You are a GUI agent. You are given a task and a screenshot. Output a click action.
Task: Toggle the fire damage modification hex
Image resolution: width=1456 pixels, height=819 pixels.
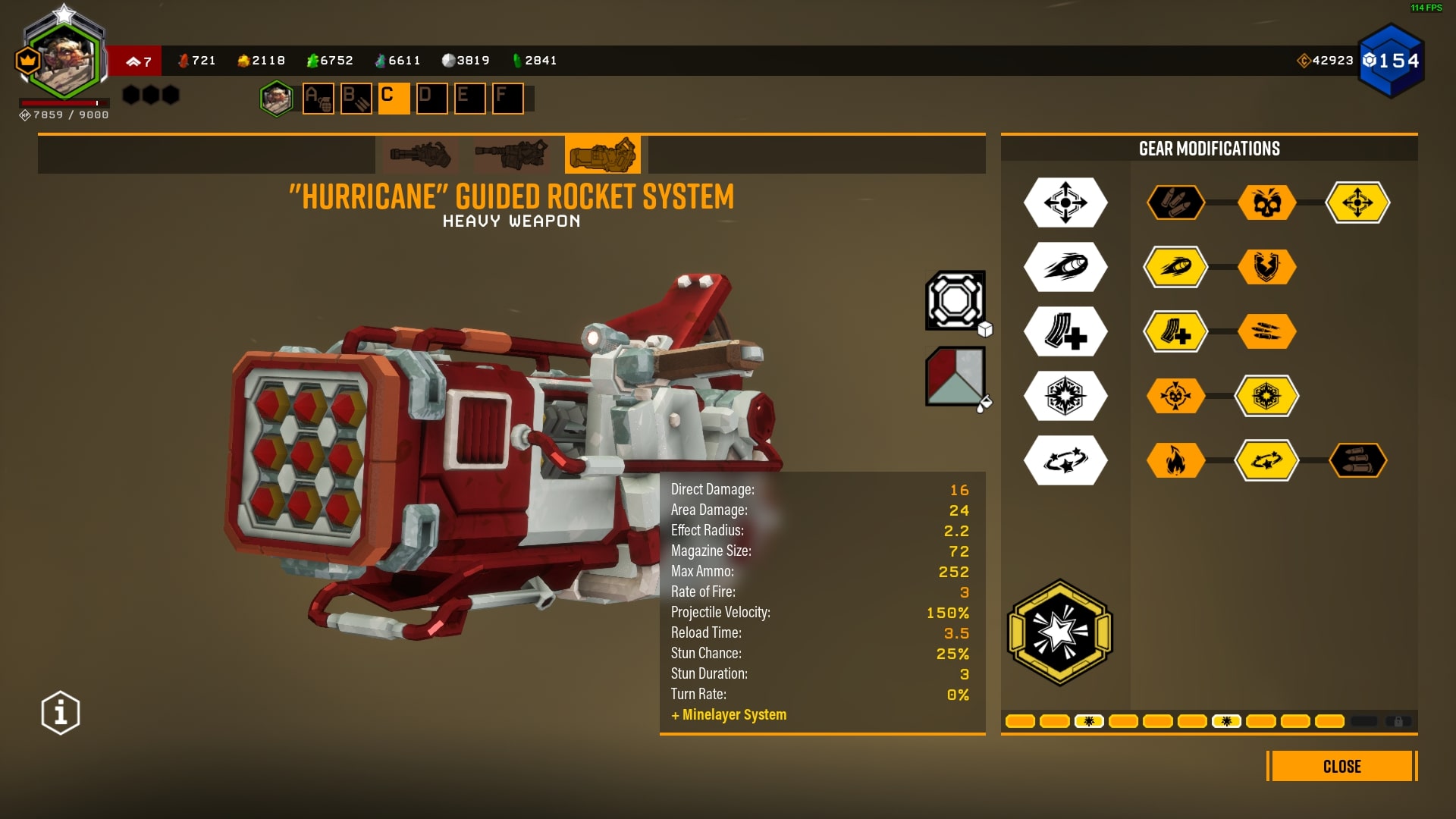(x=1176, y=460)
